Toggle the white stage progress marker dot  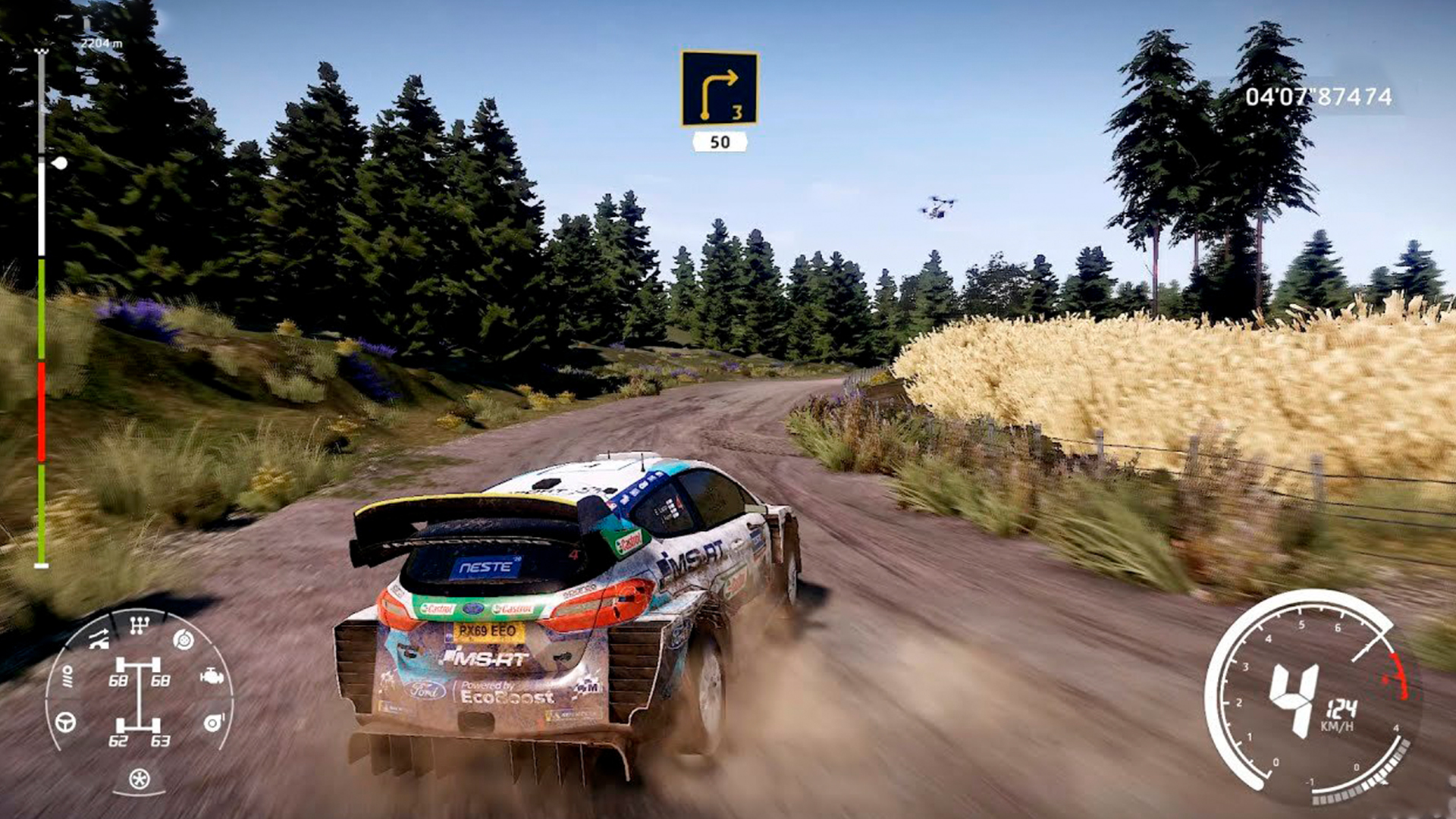click(60, 162)
